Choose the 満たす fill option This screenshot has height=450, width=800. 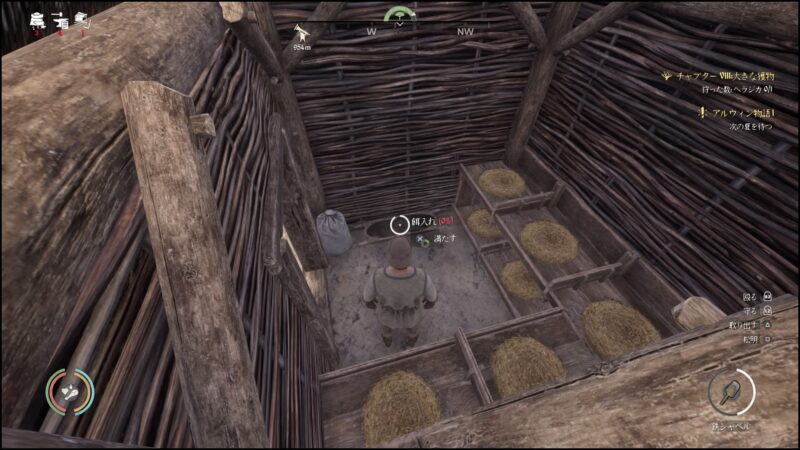point(443,239)
